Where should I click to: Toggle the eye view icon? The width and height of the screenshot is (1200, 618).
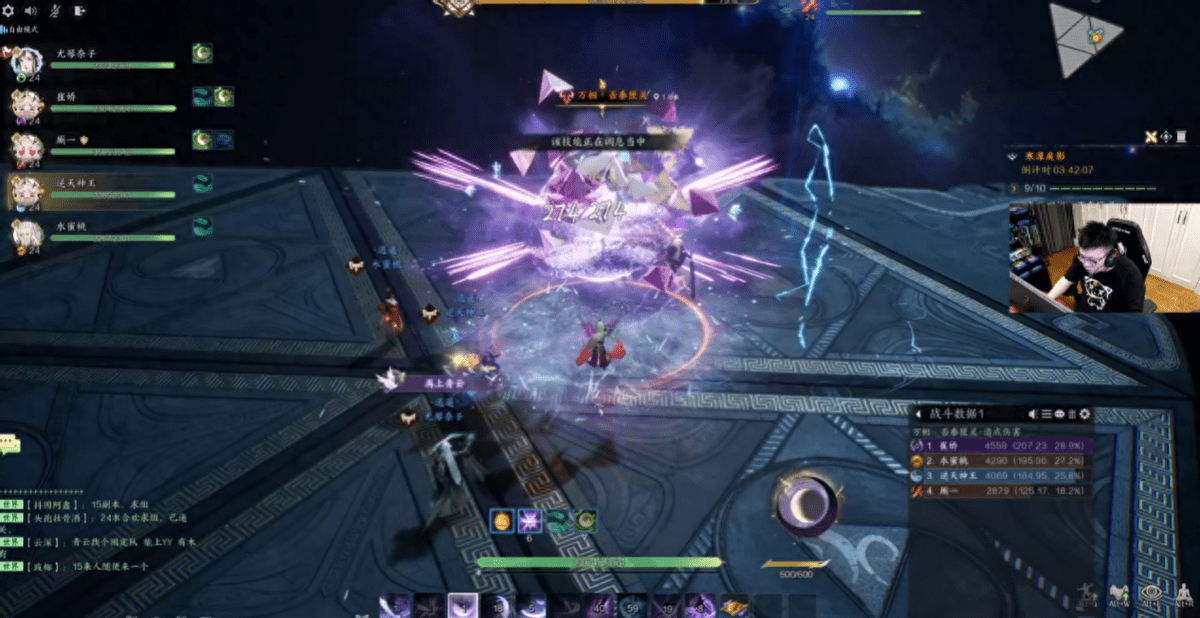pyautogui.click(x=1150, y=593)
